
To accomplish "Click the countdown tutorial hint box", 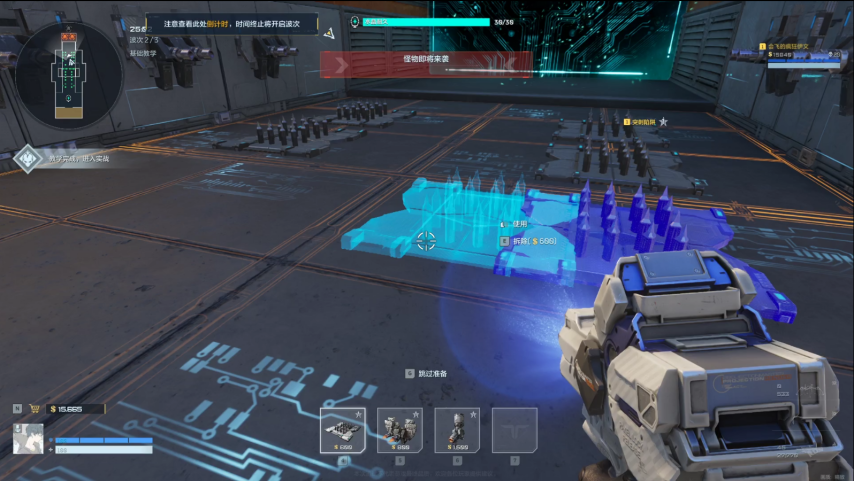I will click(x=232, y=24).
